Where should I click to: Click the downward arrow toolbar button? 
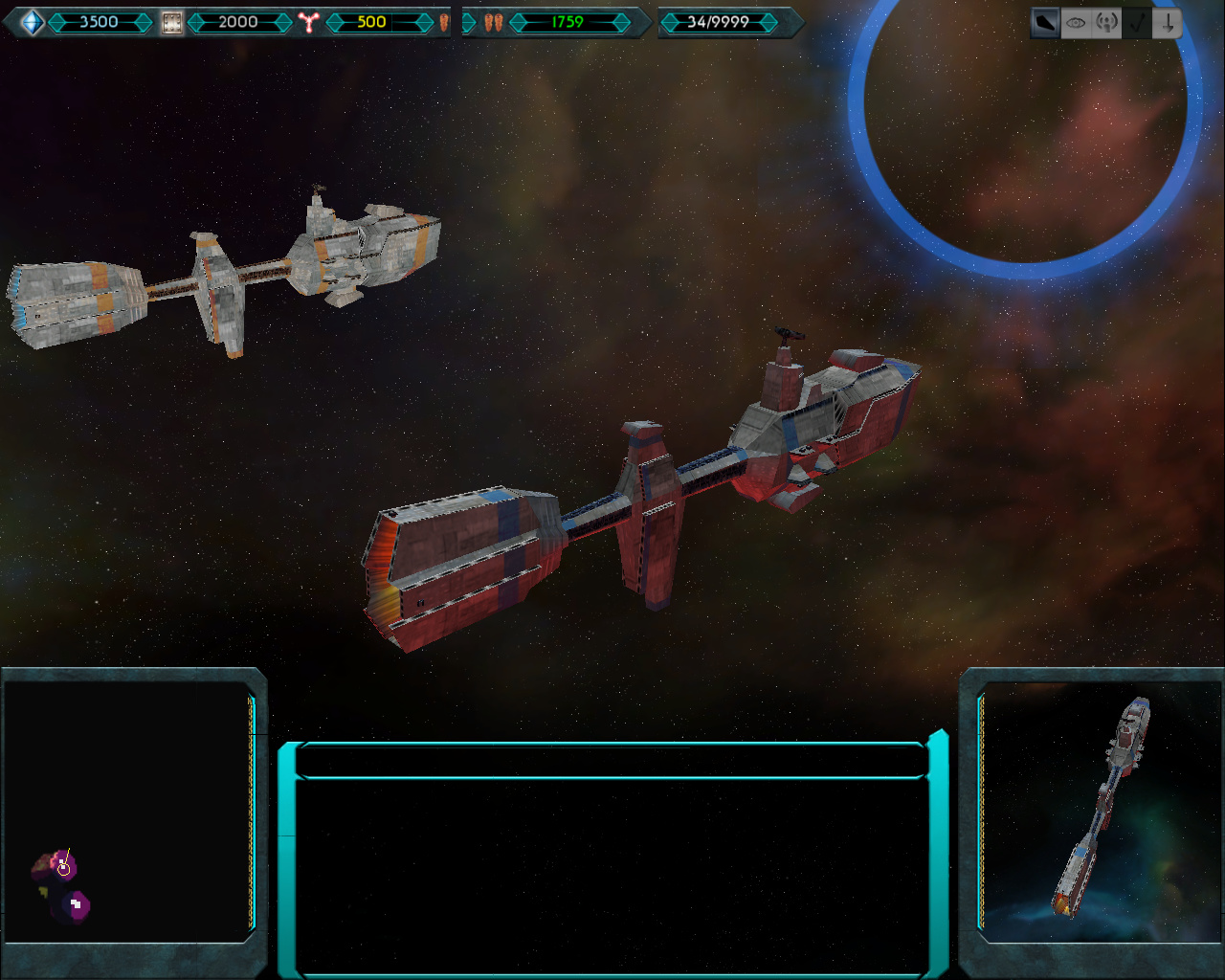1168,23
